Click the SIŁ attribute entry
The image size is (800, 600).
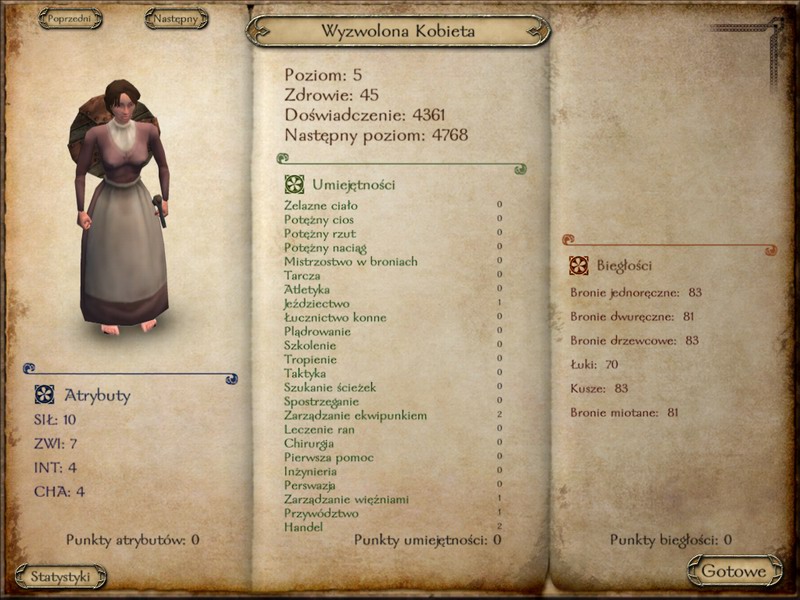(x=55, y=420)
